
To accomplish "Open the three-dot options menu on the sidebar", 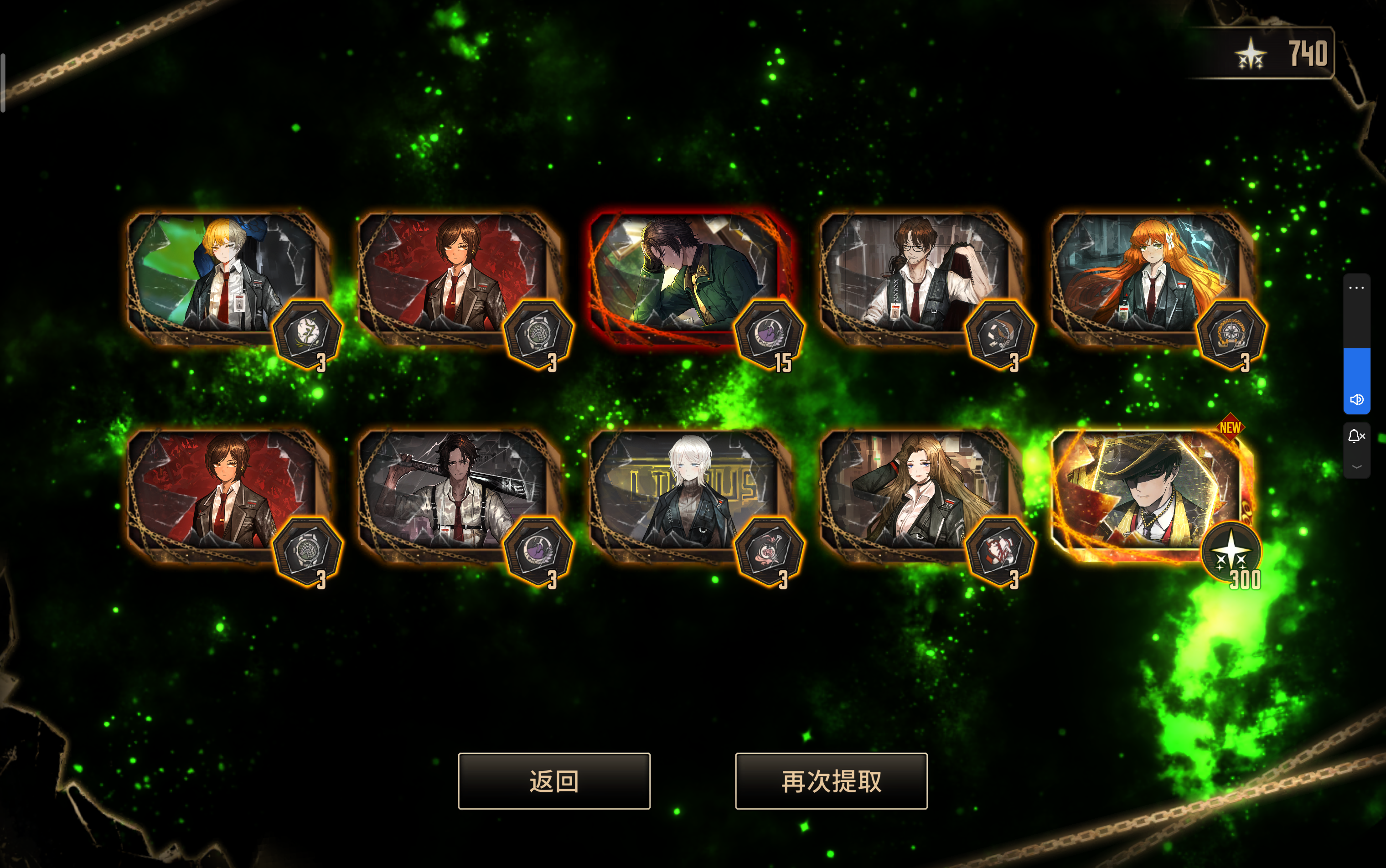I will (x=1357, y=288).
